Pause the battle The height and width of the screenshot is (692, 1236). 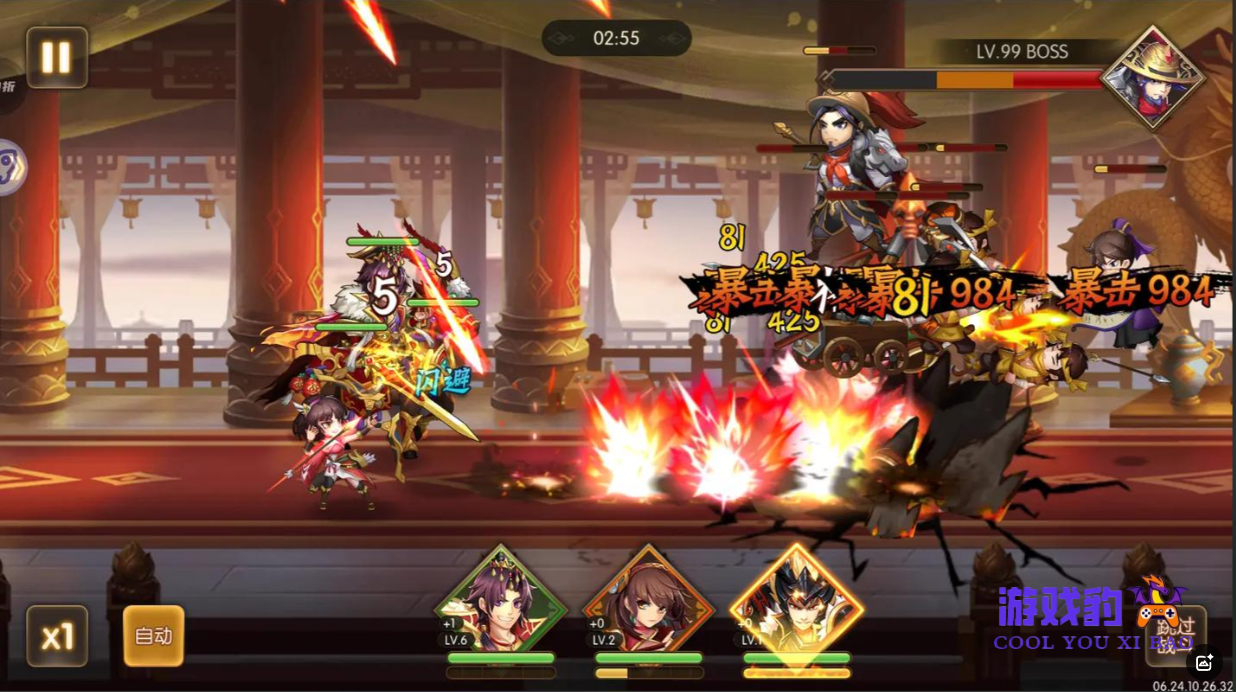[x=56, y=57]
